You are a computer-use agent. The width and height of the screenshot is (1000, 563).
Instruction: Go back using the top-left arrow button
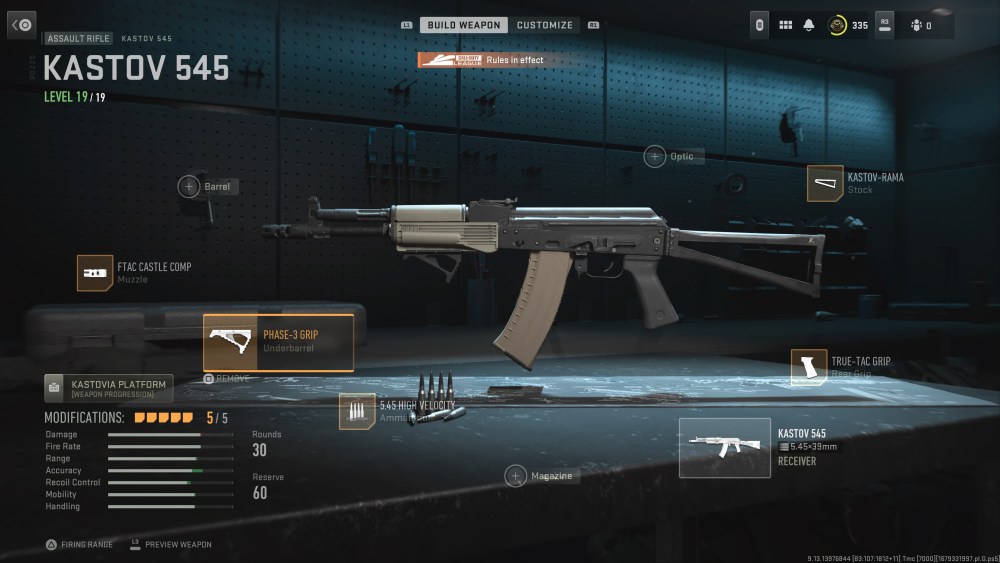pos(22,25)
